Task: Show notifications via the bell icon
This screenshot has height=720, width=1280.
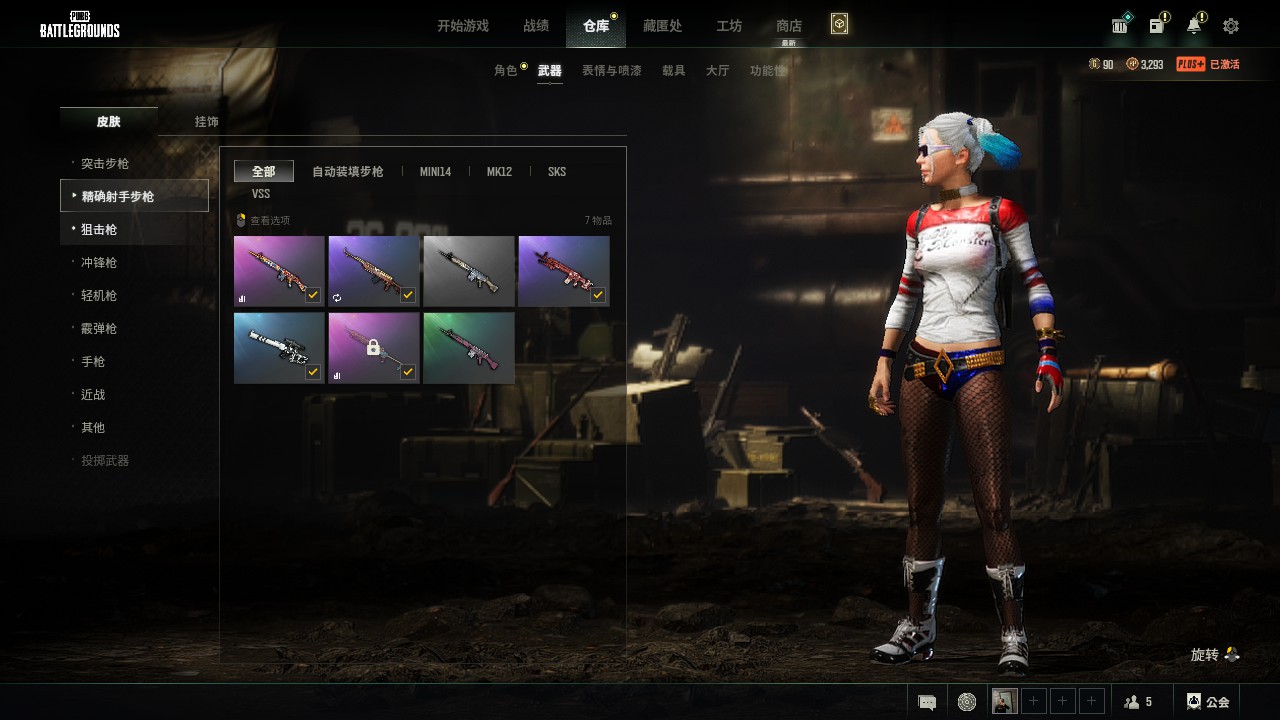Action: [x=1194, y=26]
